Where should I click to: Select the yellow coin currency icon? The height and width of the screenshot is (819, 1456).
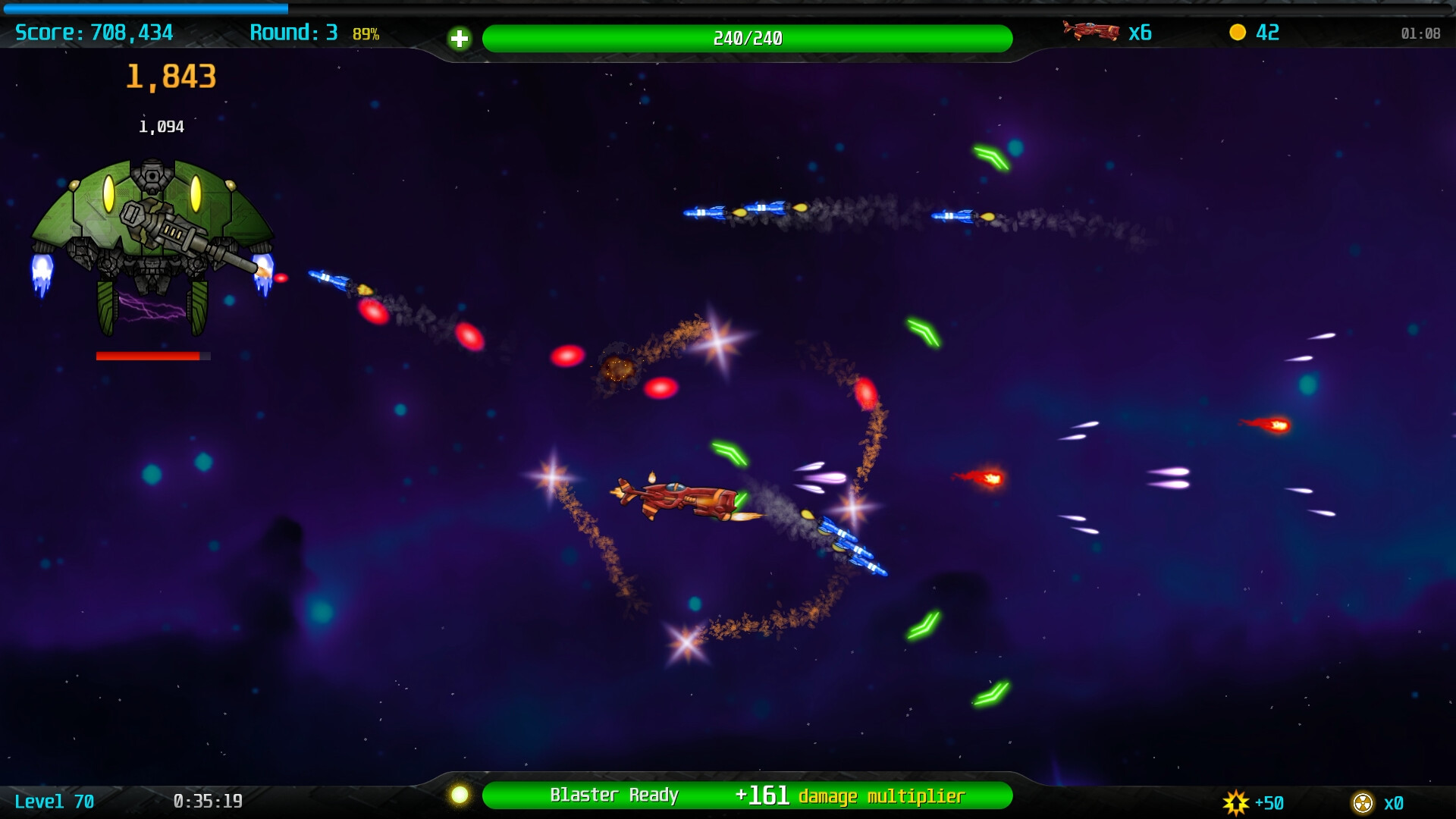pyautogui.click(x=1239, y=33)
